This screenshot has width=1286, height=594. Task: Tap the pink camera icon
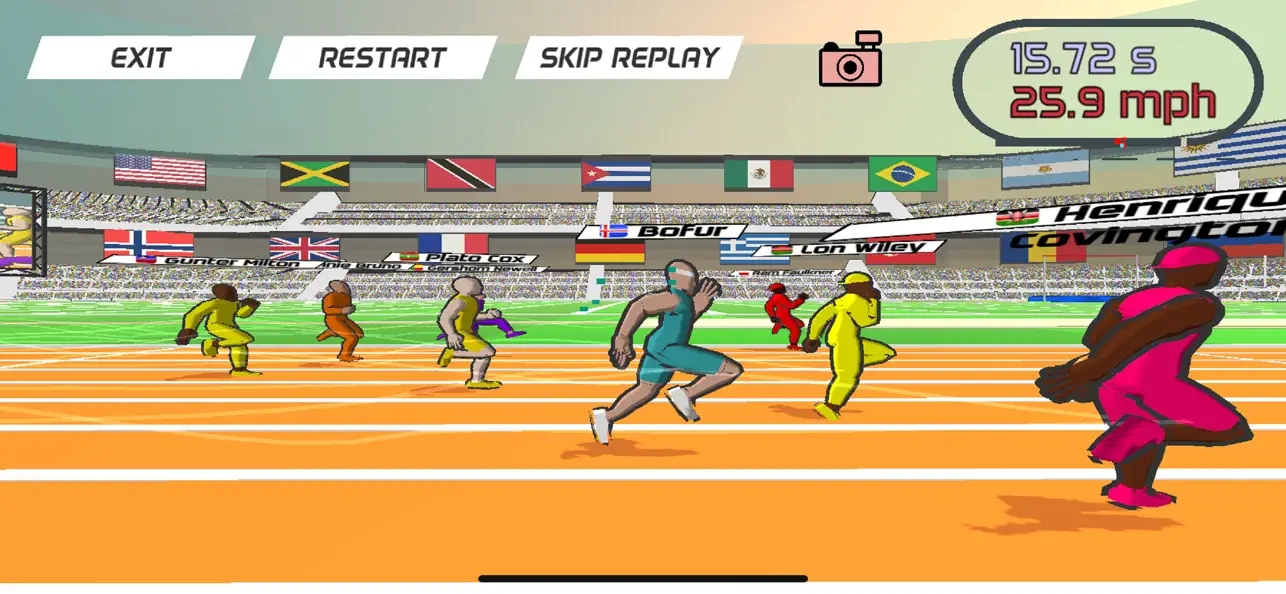tap(850, 60)
